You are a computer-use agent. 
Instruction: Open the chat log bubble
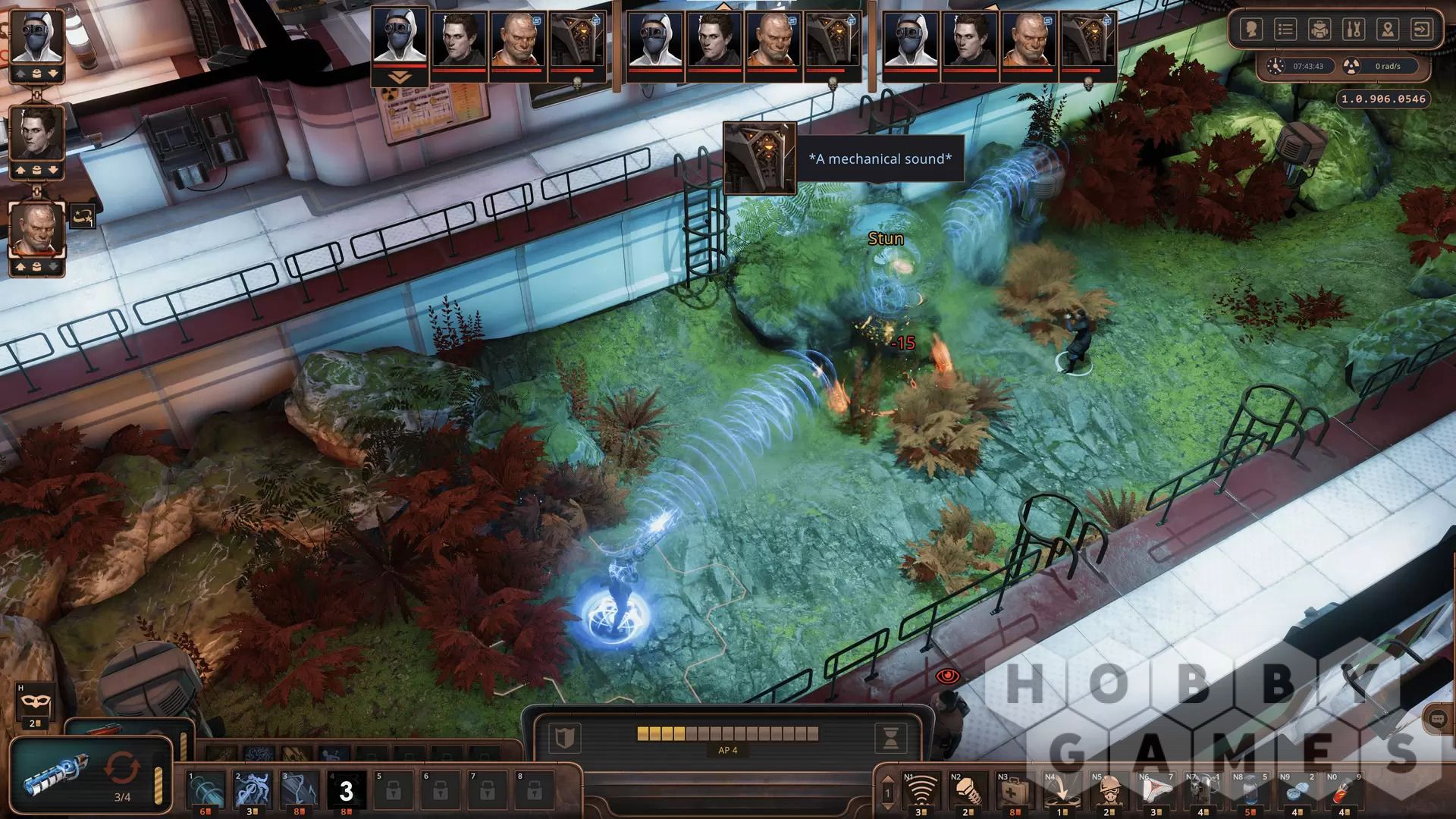click(1437, 720)
